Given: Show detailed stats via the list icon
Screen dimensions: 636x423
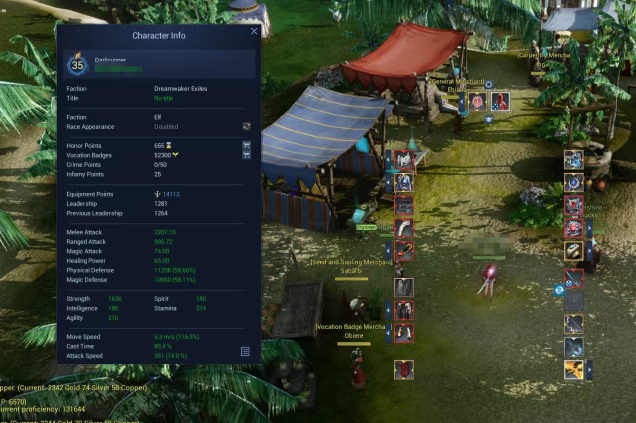Looking at the screenshot, I should click(x=245, y=351).
